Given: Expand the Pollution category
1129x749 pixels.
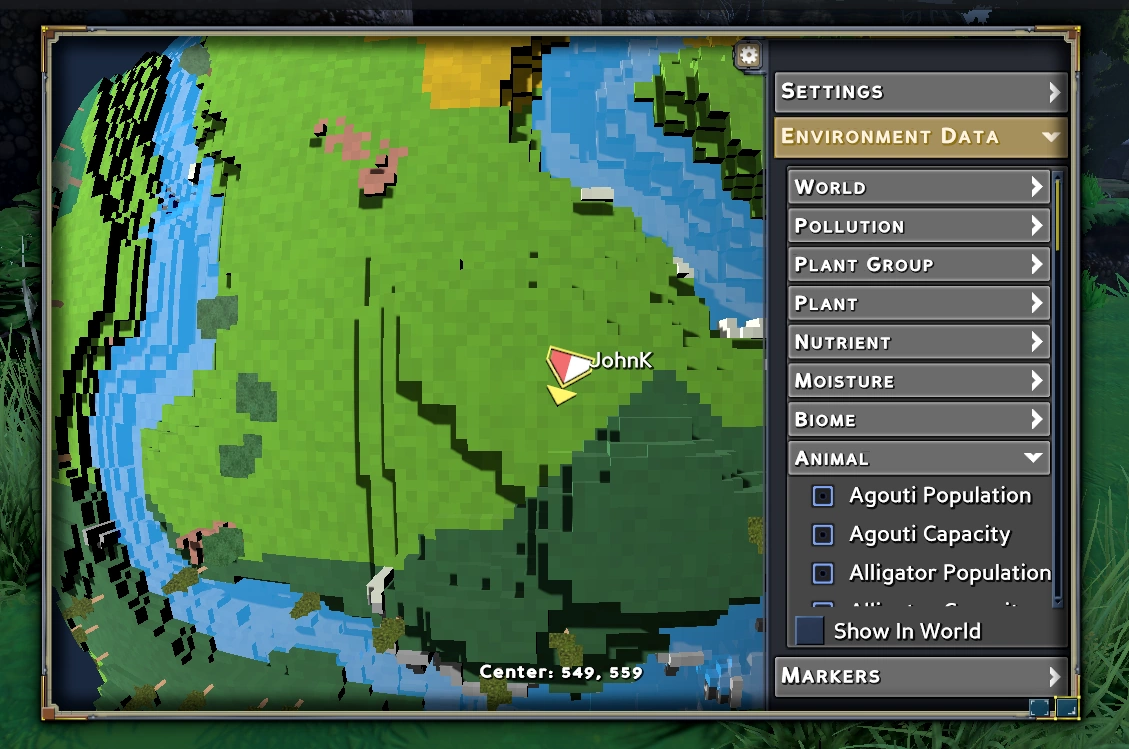Looking at the screenshot, I should (x=918, y=226).
